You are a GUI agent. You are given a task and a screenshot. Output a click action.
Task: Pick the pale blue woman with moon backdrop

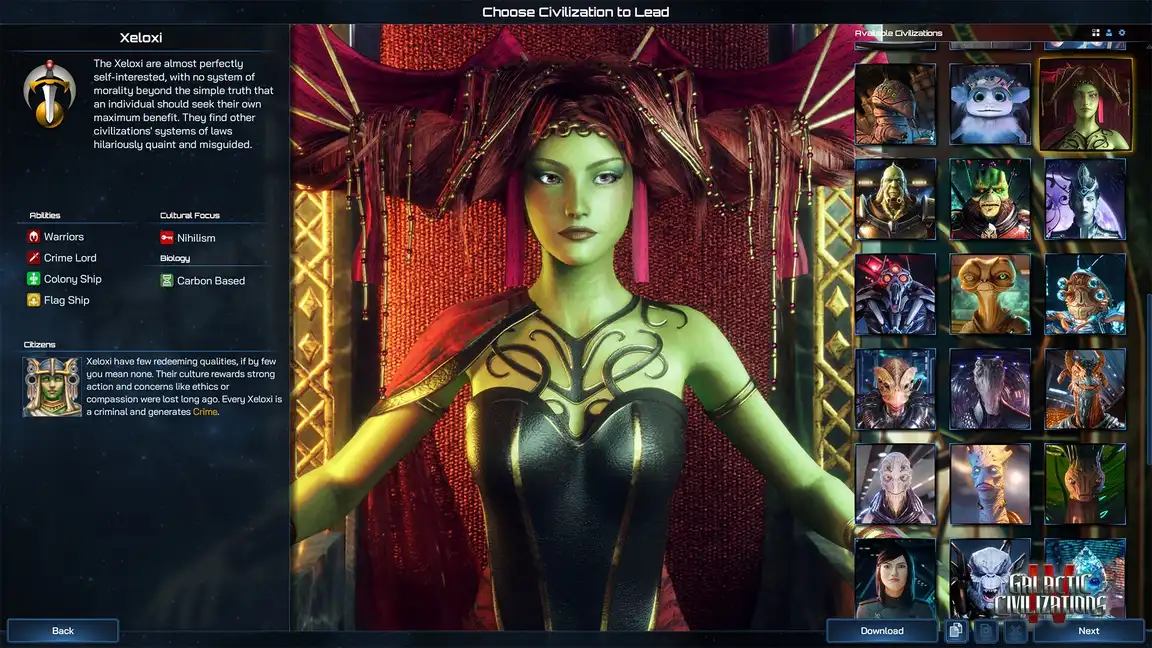pos(1085,199)
